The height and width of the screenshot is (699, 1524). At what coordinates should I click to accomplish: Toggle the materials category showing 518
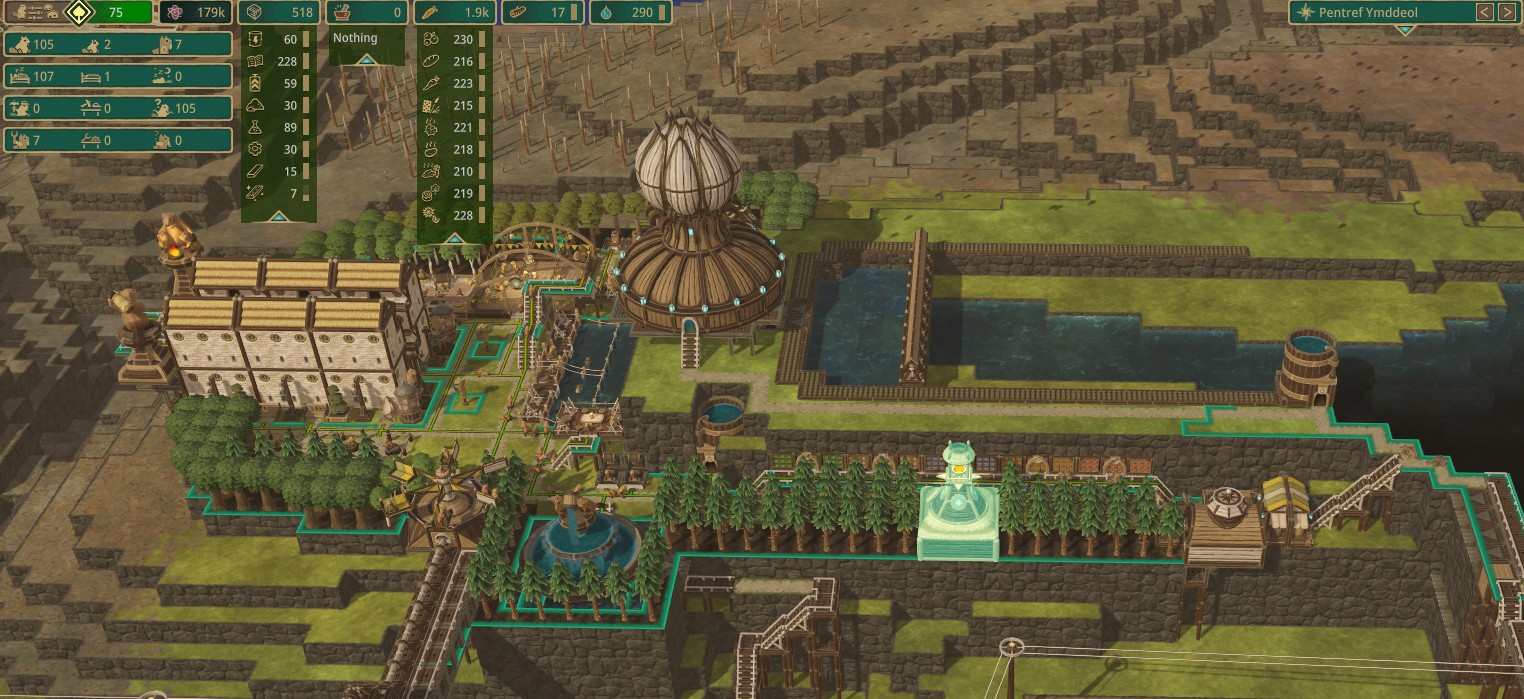click(x=281, y=13)
